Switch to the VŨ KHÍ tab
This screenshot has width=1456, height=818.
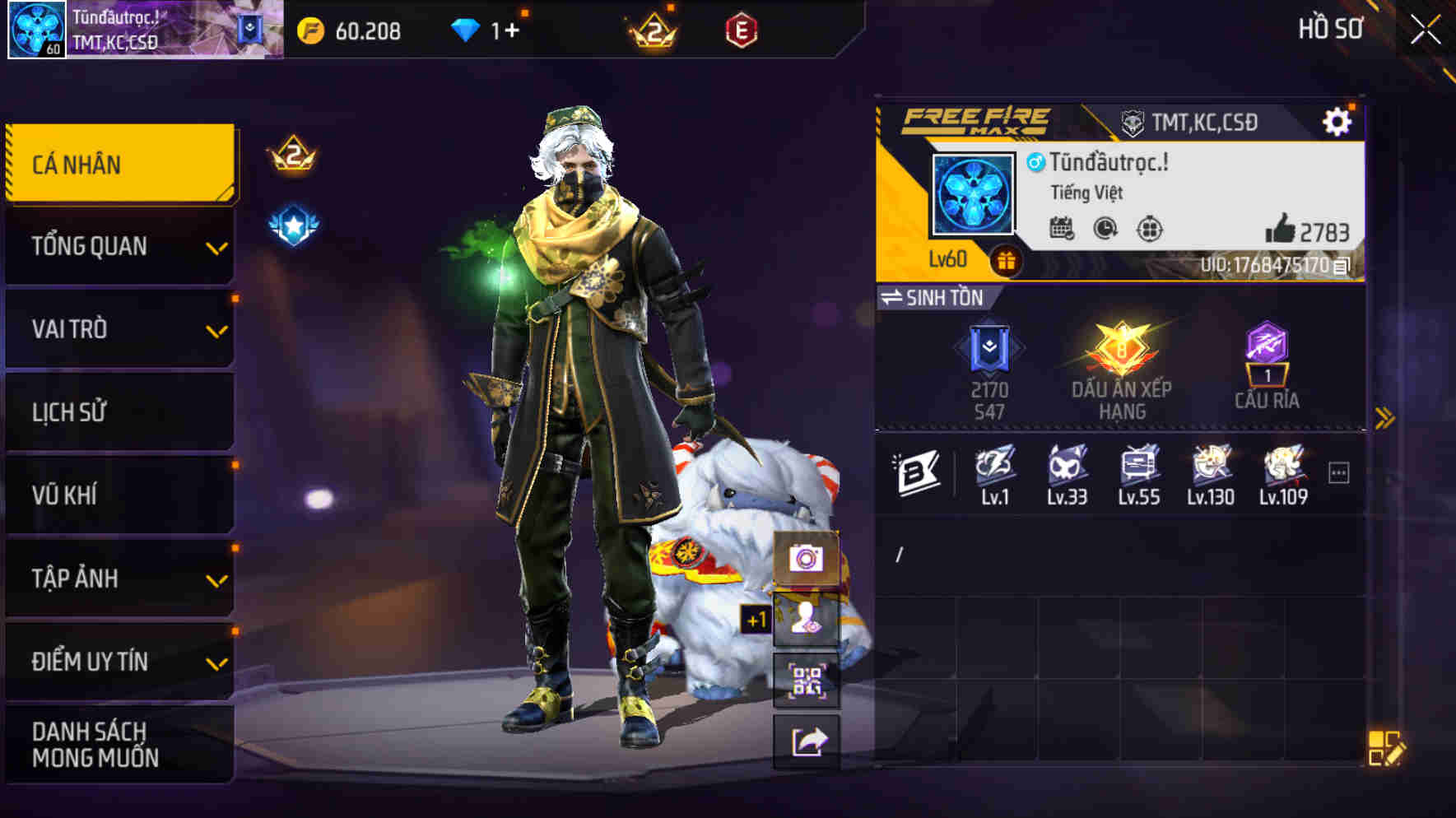119,495
